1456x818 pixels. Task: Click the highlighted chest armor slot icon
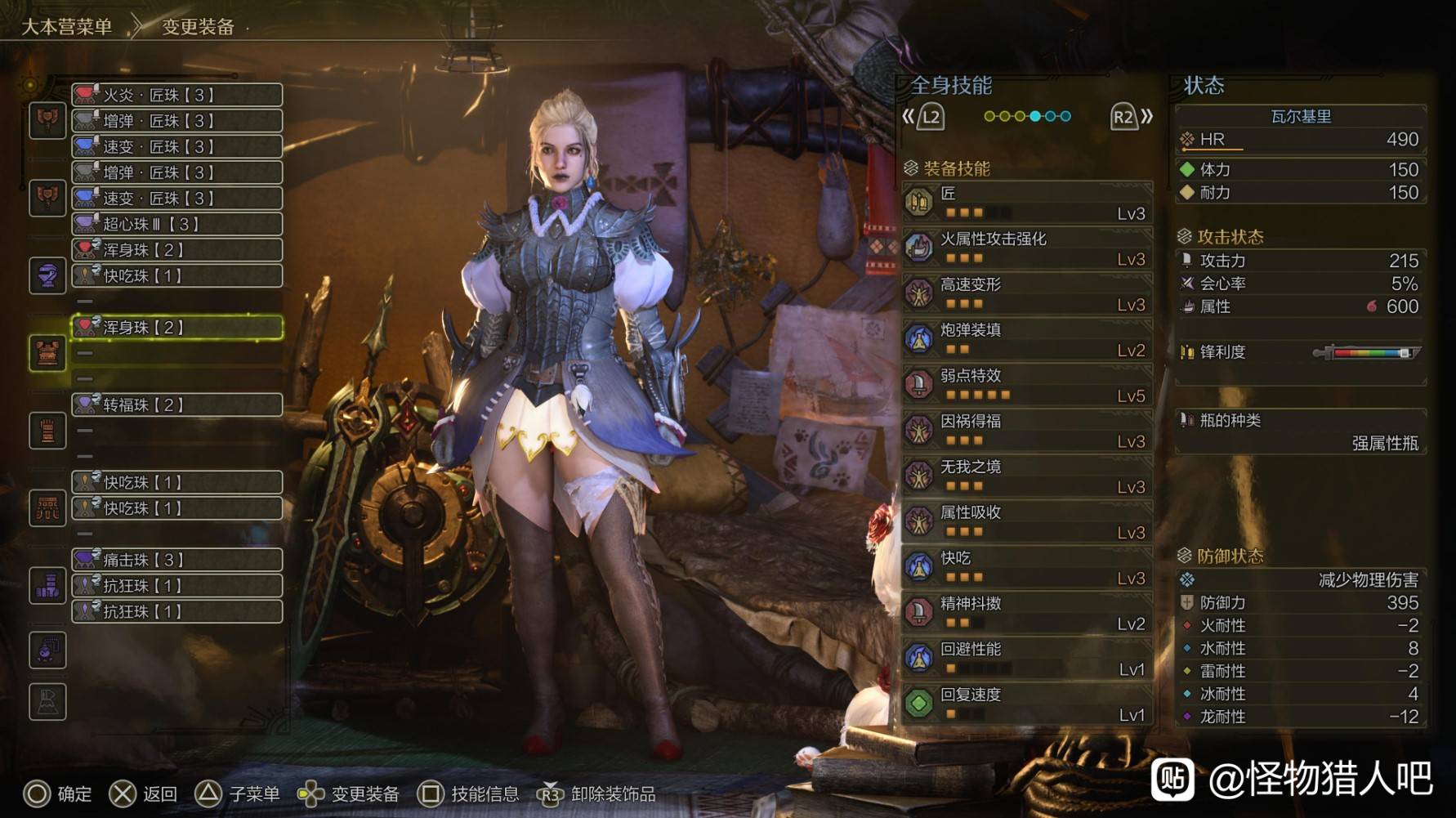coord(47,354)
